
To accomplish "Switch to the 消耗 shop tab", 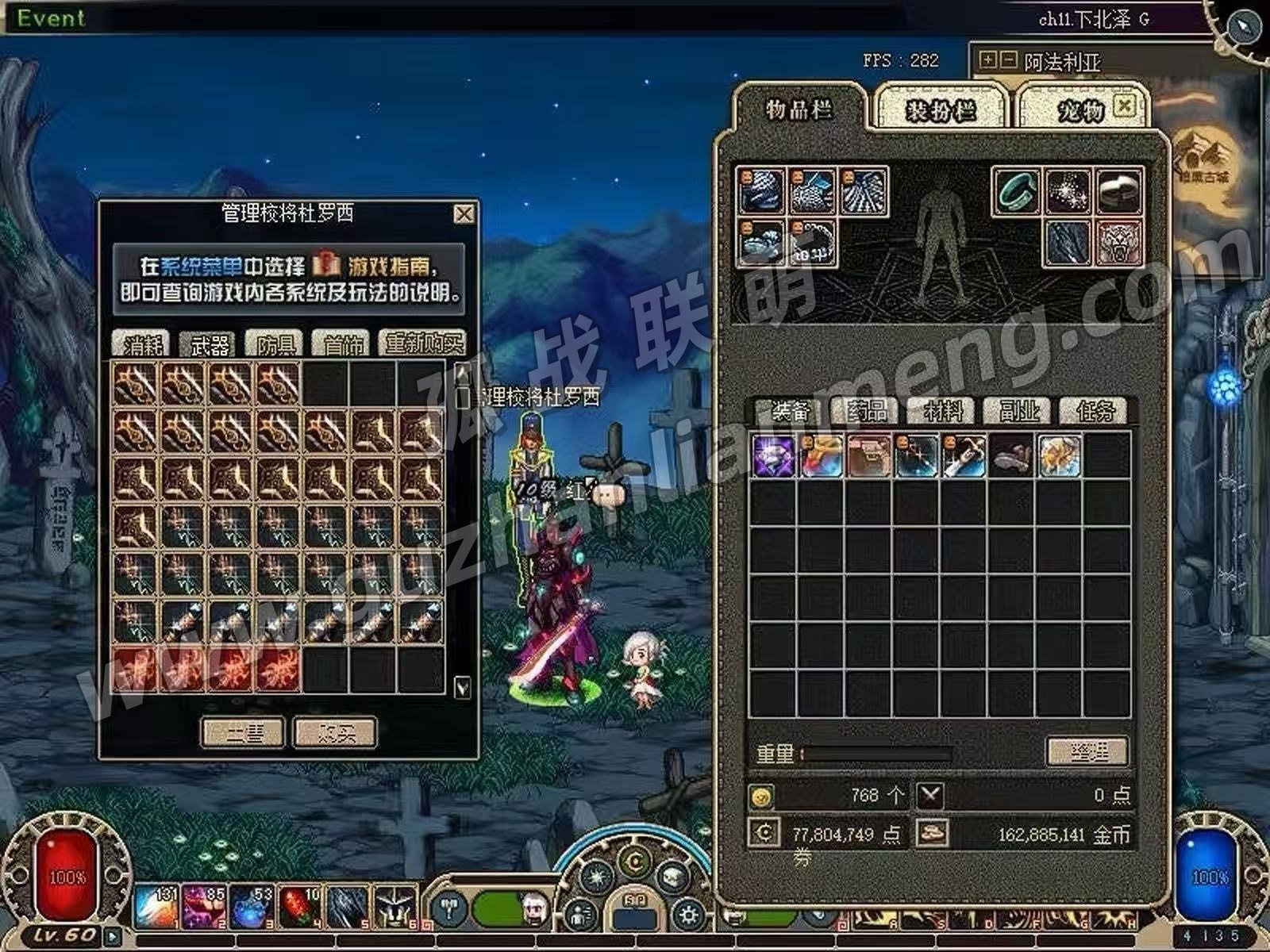I will [143, 344].
